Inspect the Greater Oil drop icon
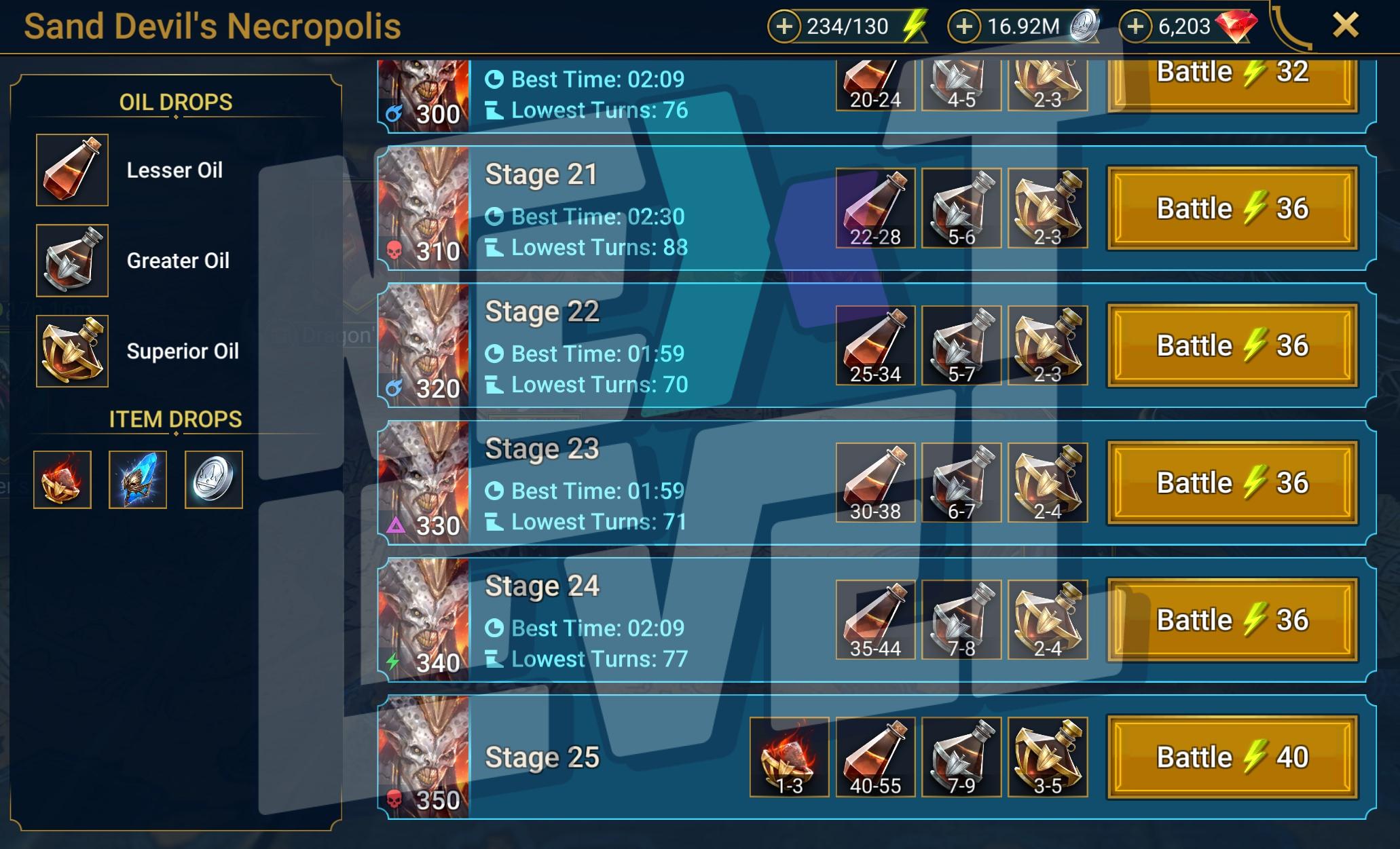1400x849 pixels. pos(72,261)
